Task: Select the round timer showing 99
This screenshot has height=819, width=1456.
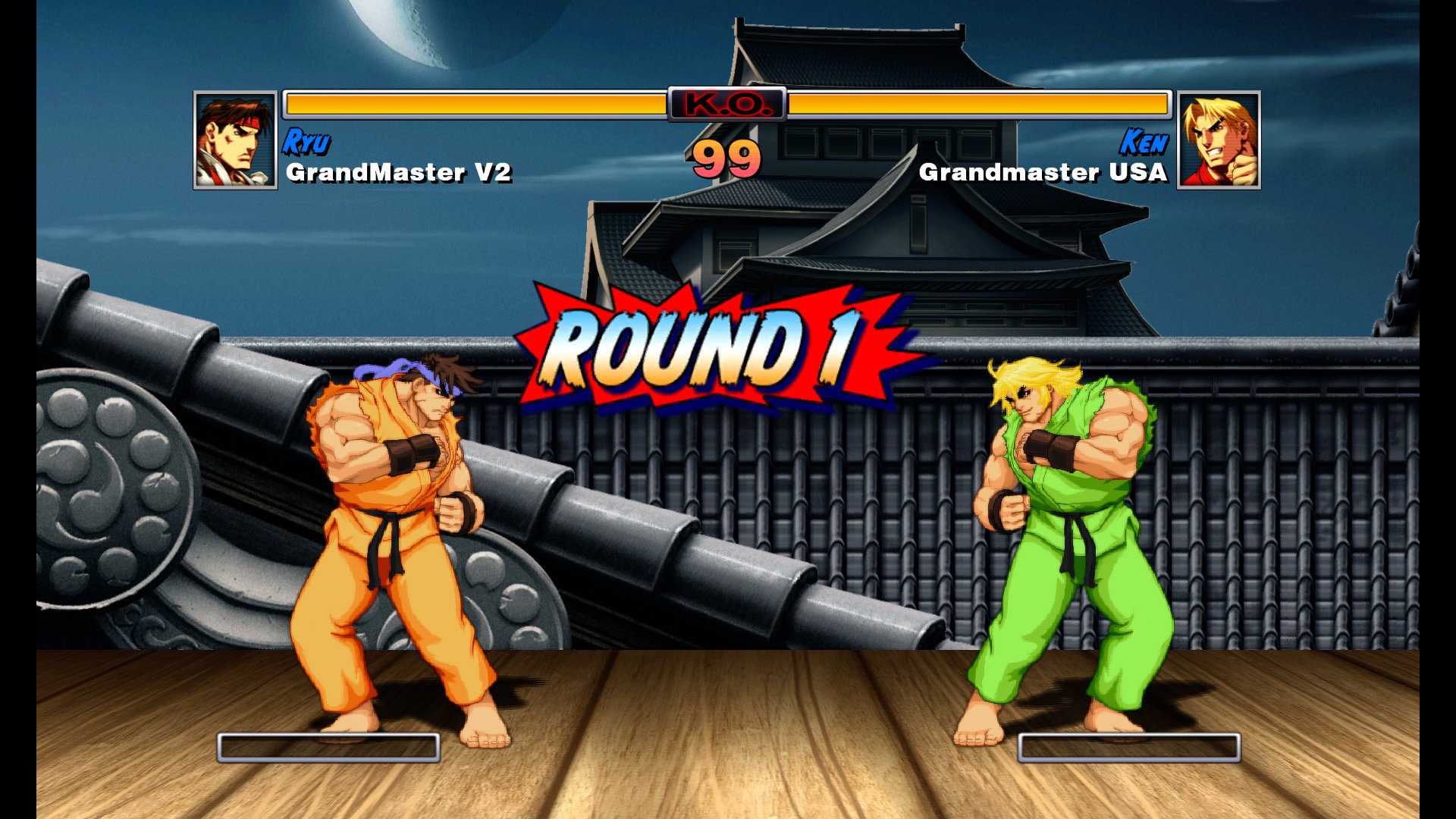Action: [726, 159]
